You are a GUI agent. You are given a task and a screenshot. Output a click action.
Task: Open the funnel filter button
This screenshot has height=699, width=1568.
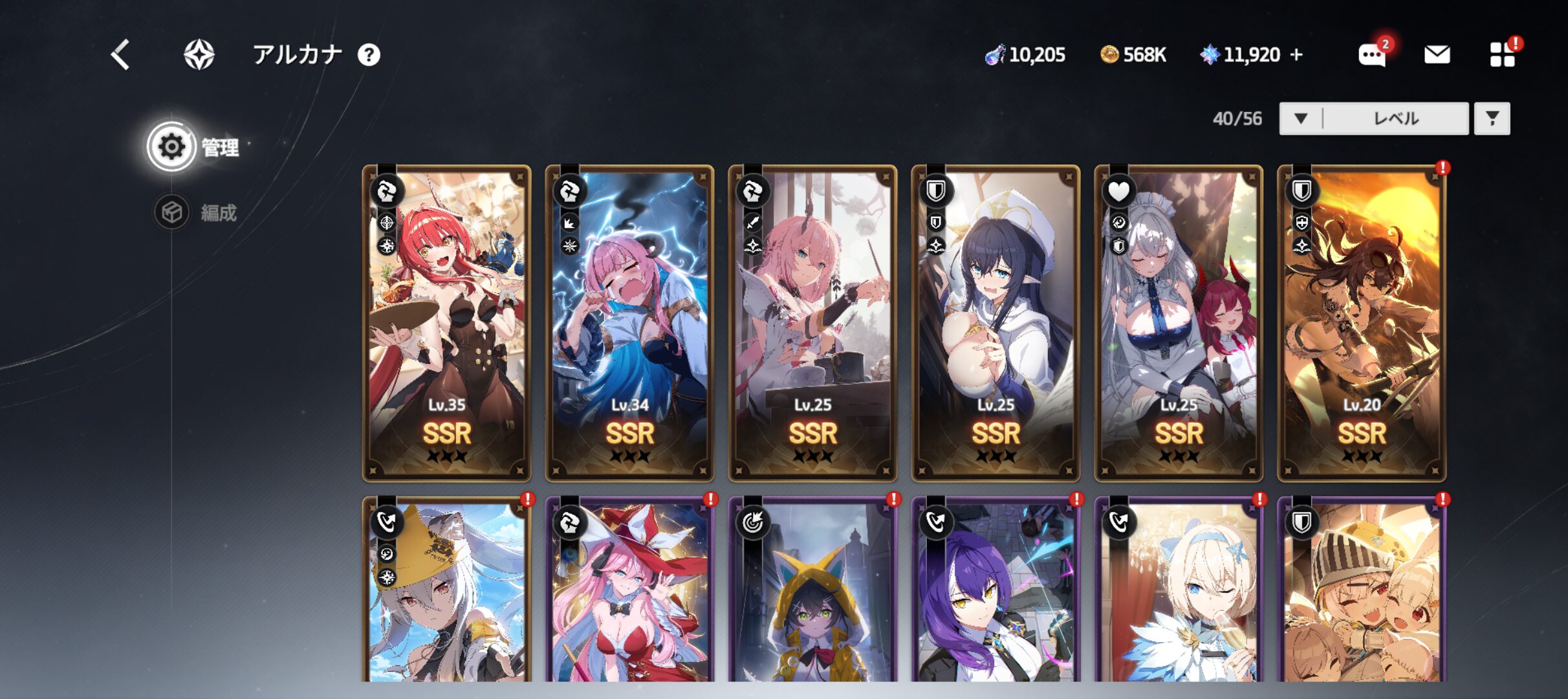[1492, 118]
